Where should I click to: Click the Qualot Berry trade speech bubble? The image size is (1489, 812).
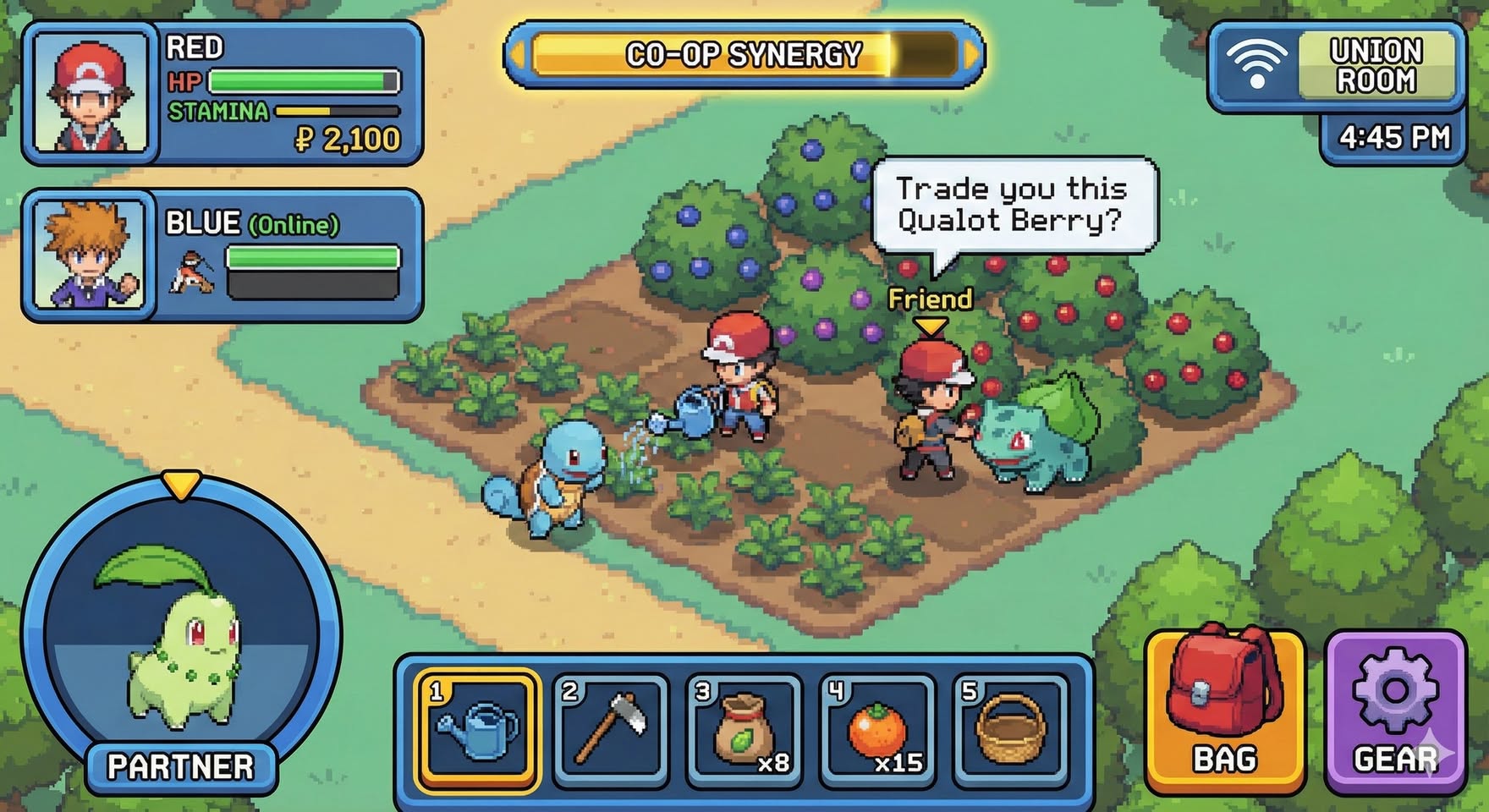1014,205
